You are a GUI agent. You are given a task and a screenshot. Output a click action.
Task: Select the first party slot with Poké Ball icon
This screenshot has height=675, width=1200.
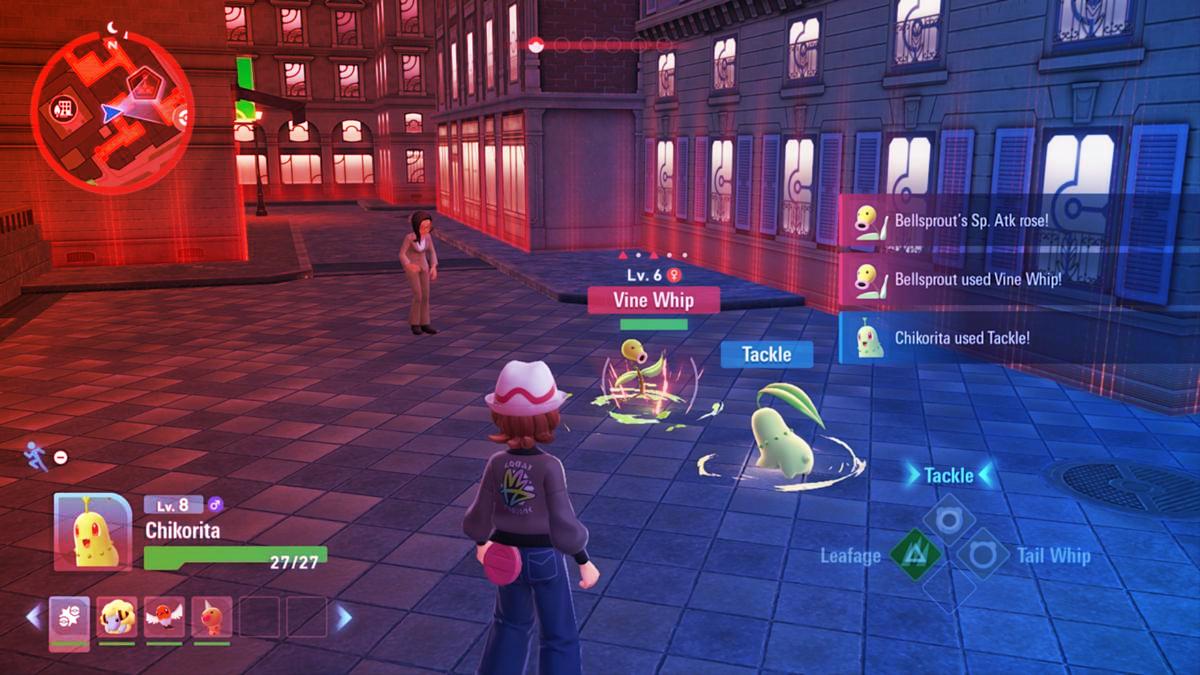tap(69, 618)
